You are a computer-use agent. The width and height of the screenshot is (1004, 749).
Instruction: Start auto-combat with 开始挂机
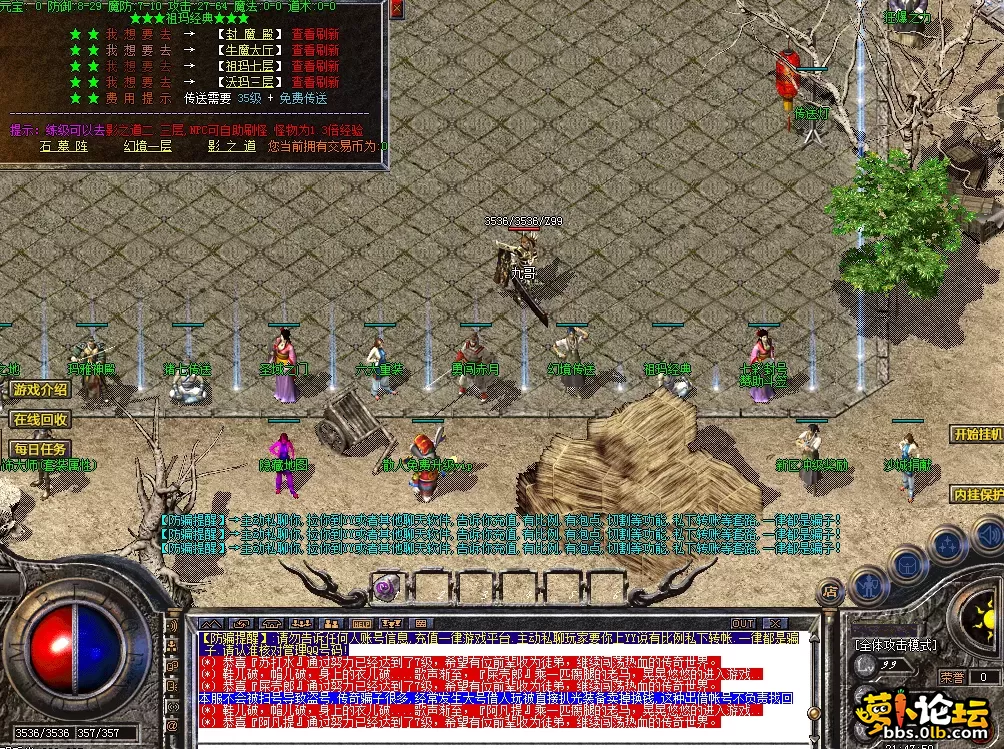977,434
